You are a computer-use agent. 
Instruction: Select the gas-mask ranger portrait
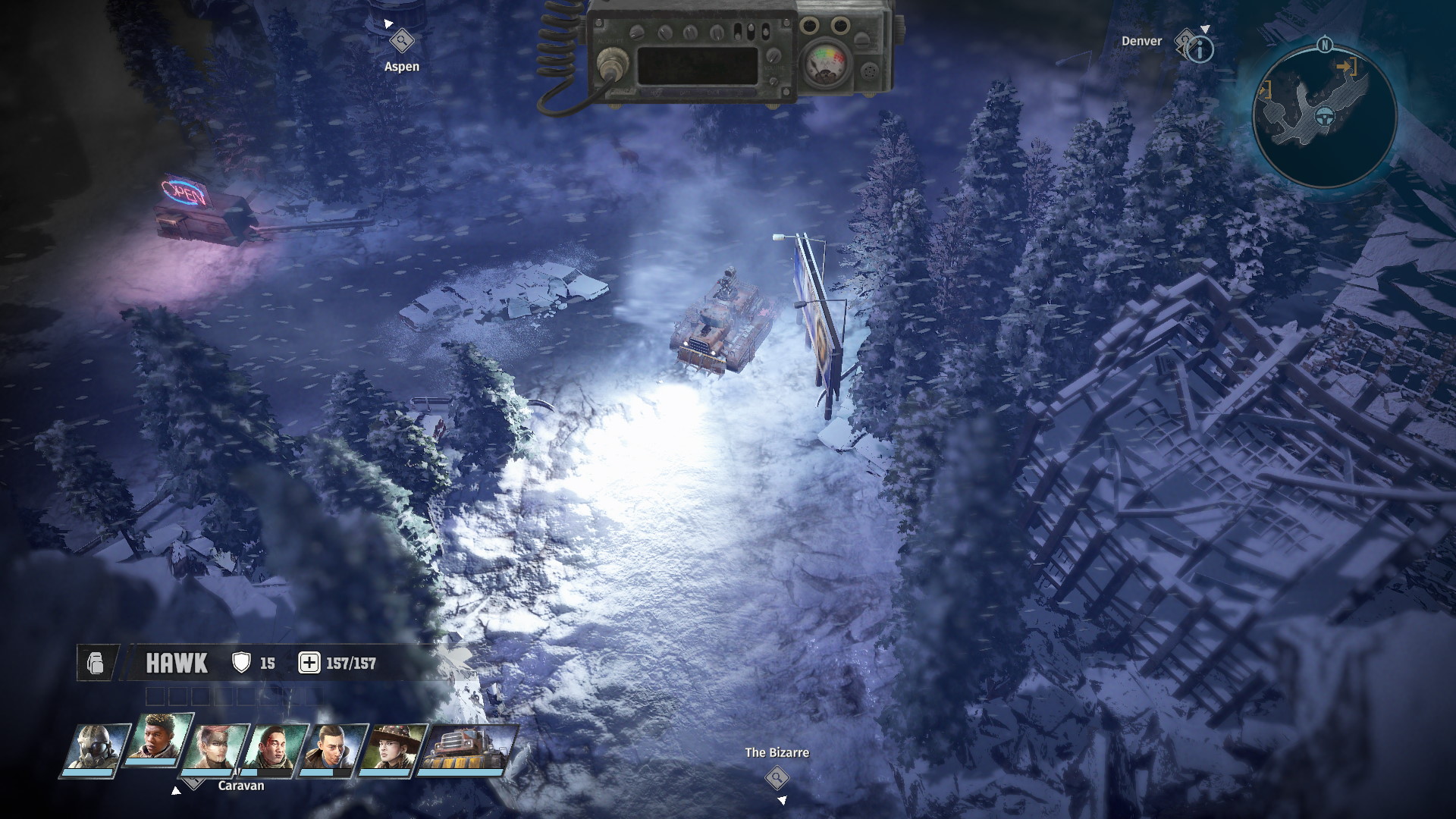pyautogui.click(x=93, y=748)
